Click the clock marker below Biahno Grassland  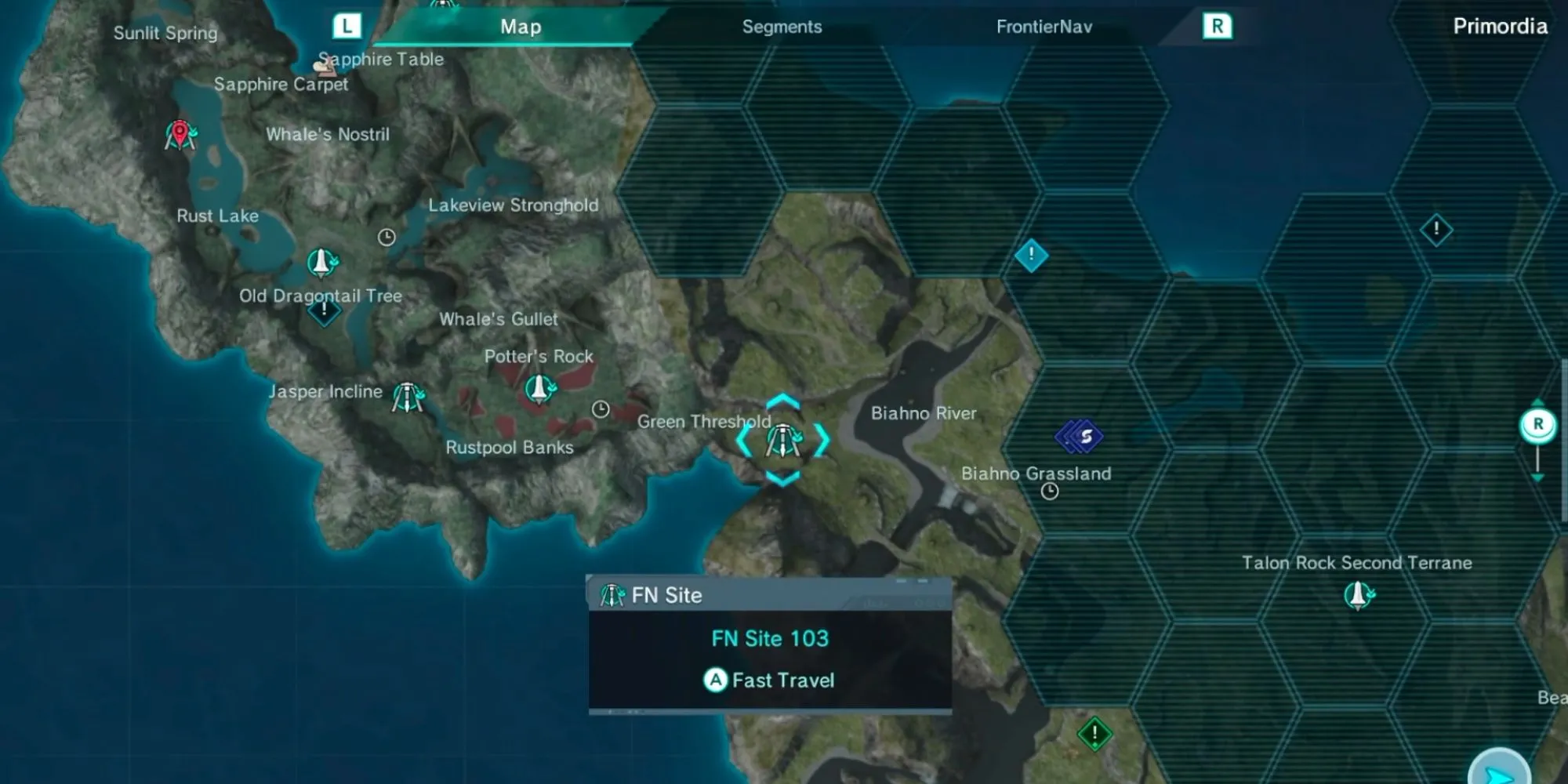[x=1050, y=492]
